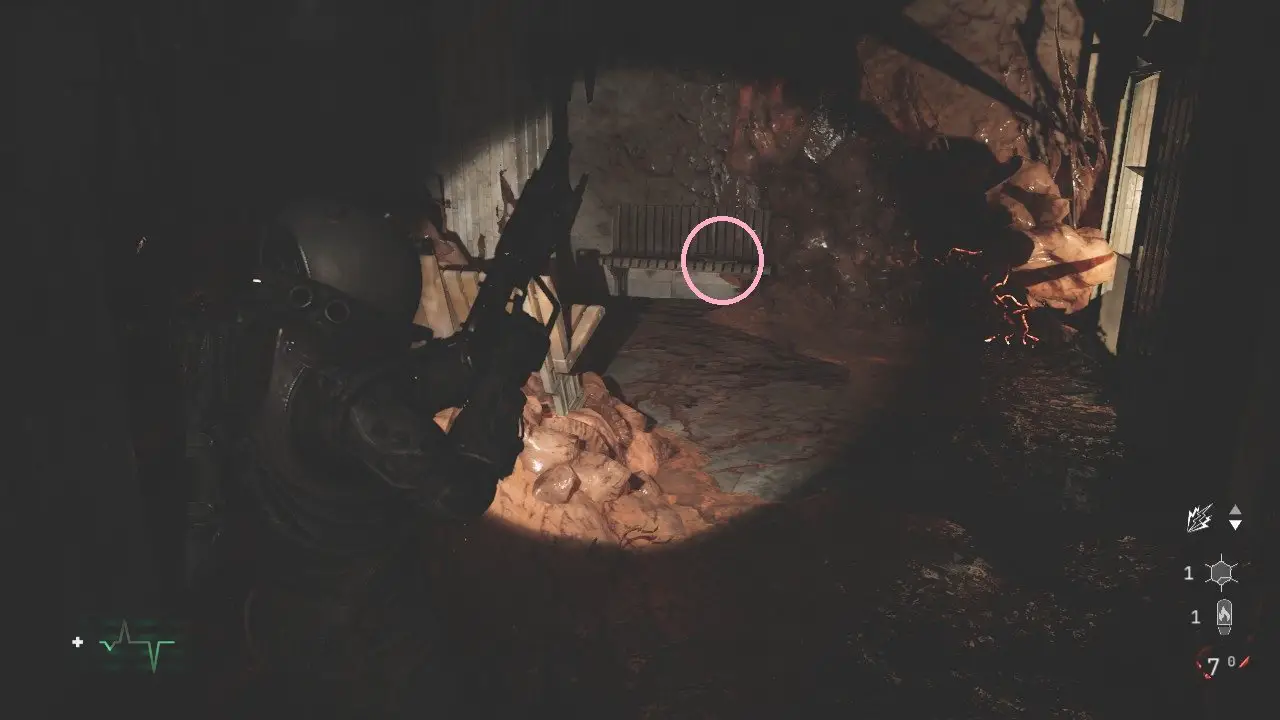Select the hexagonal mine grenade icon
Screen dimensions: 1280x720
[1221, 573]
